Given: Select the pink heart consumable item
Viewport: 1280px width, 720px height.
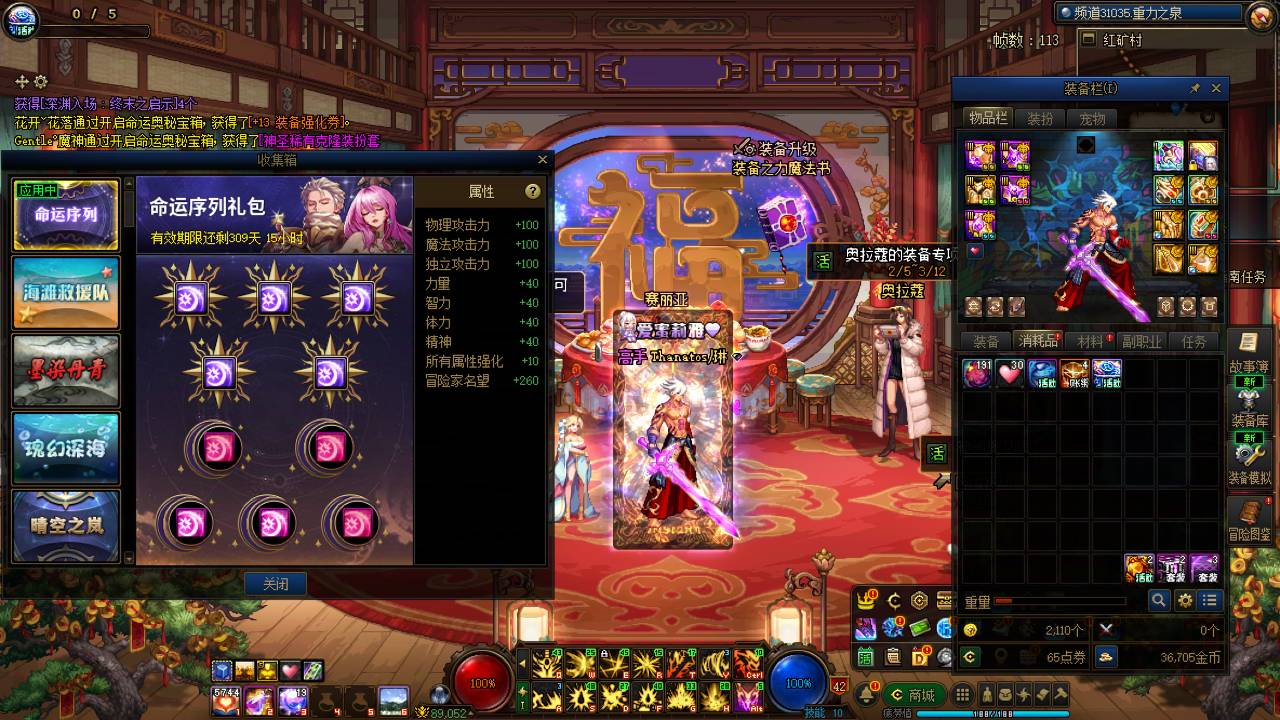Looking at the screenshot, I should [x=1009, y=374].
